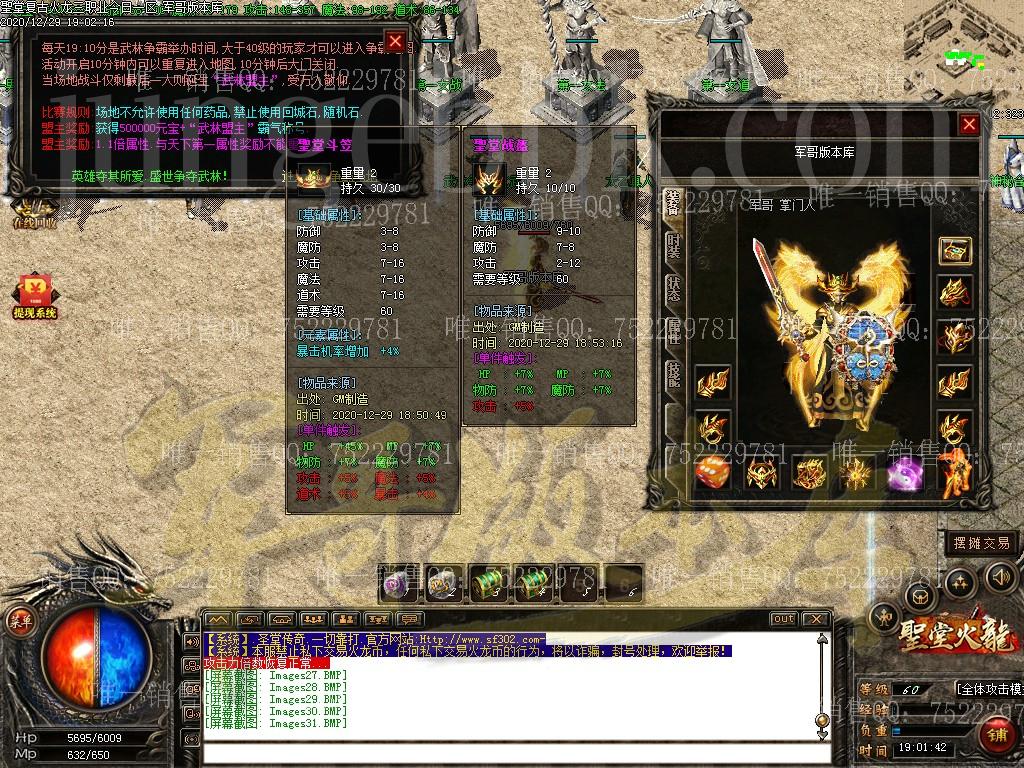Show the 属性 attributes tab
Screen dimensions: 1024x768
click(673, 332)
